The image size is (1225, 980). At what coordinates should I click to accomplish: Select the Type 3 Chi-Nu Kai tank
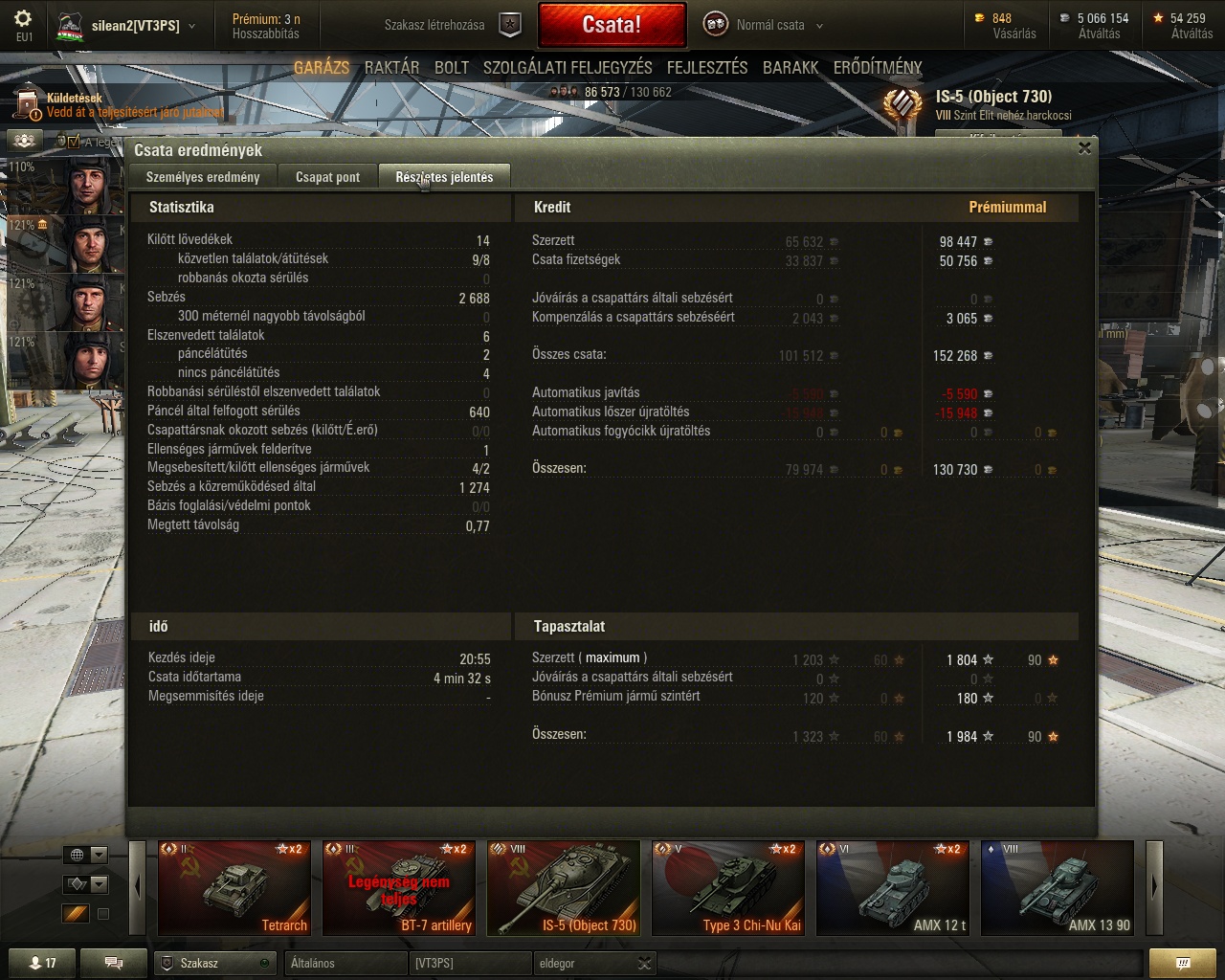[x=728, y=887]
